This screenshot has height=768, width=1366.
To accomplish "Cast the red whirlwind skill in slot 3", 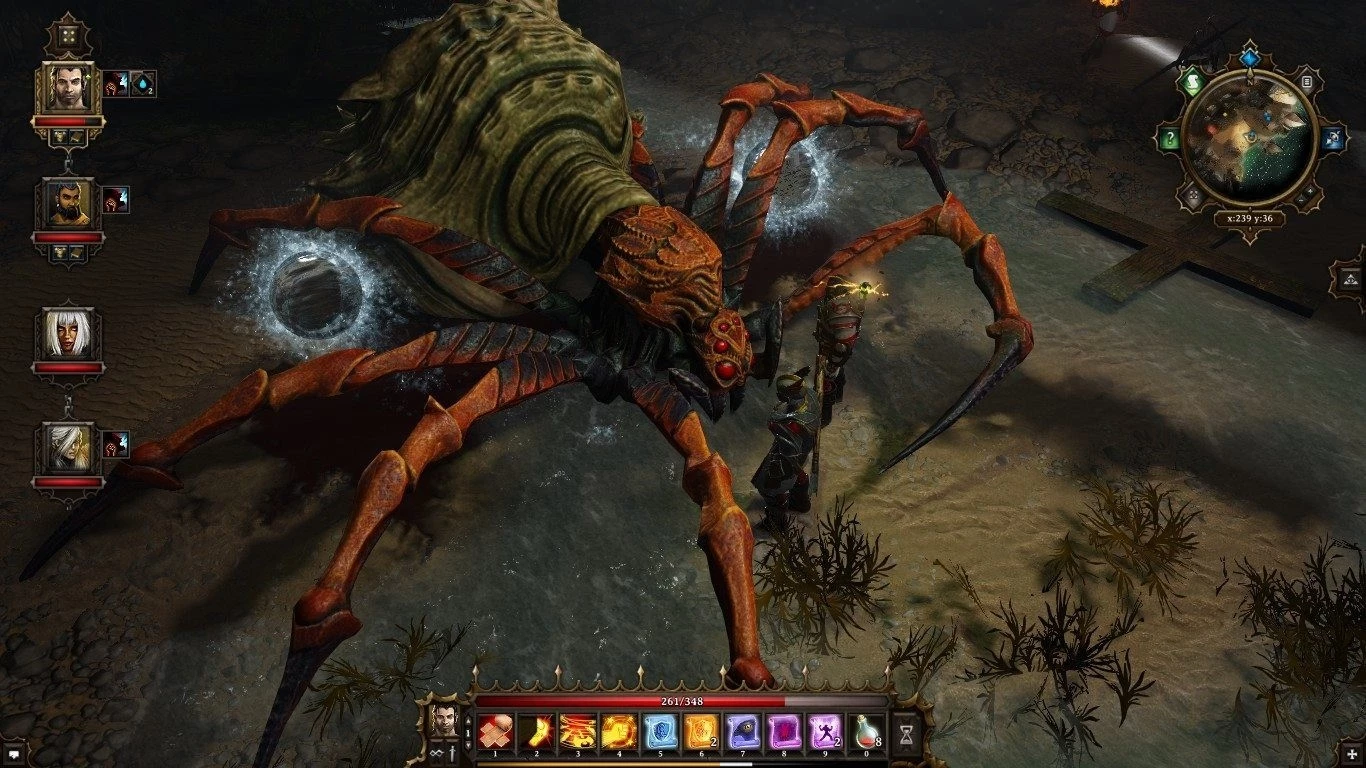I will click(x=576, y=733).
